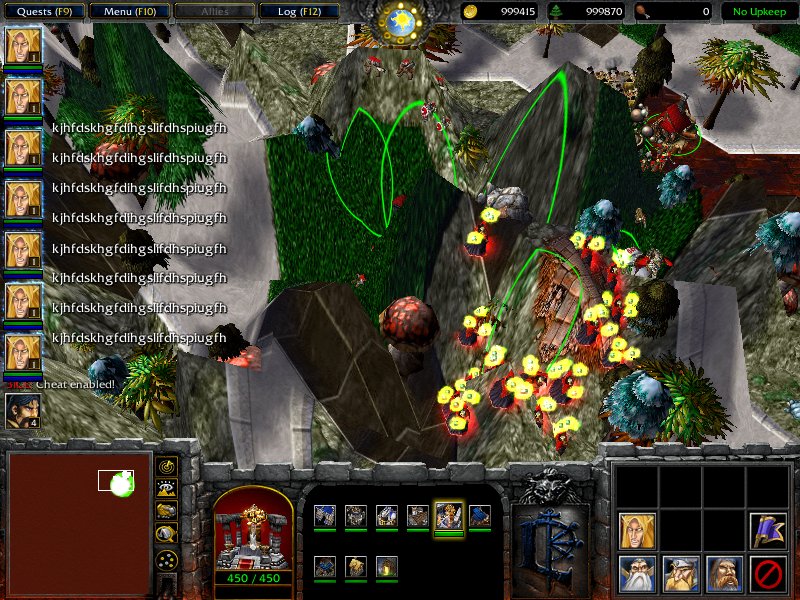Train the Mountain King hero
Screen dimensions: 800x600
click(681, 574)
